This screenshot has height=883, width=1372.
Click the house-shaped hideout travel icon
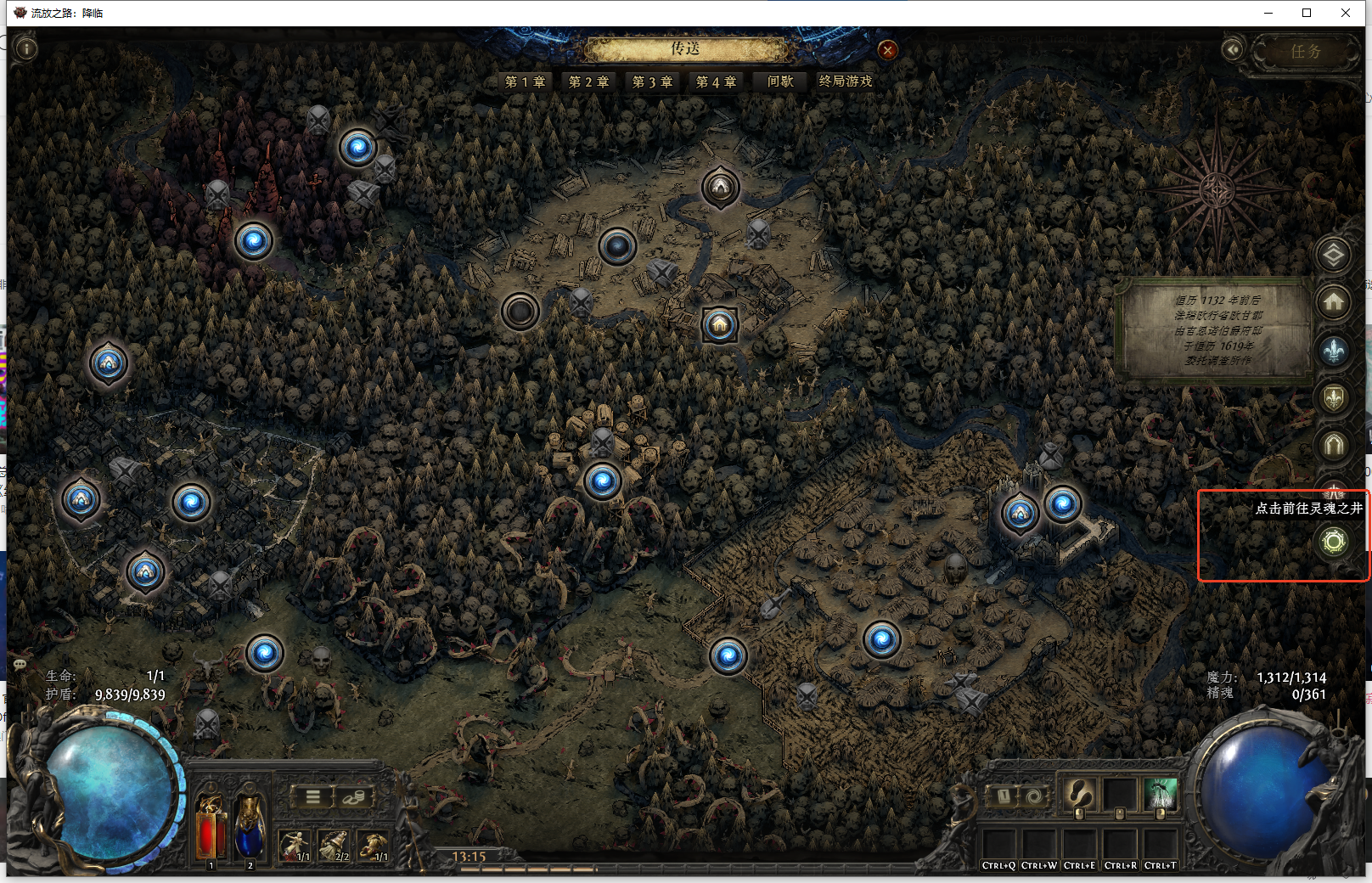1334,301
